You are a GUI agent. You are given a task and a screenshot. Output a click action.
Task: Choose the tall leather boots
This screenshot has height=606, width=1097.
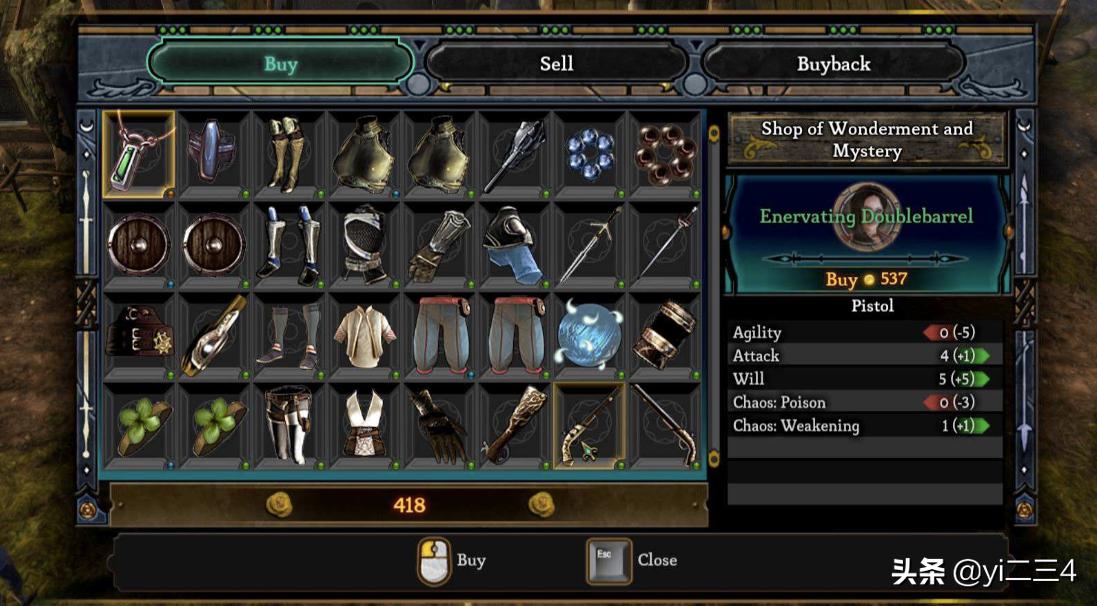(289, 153)
